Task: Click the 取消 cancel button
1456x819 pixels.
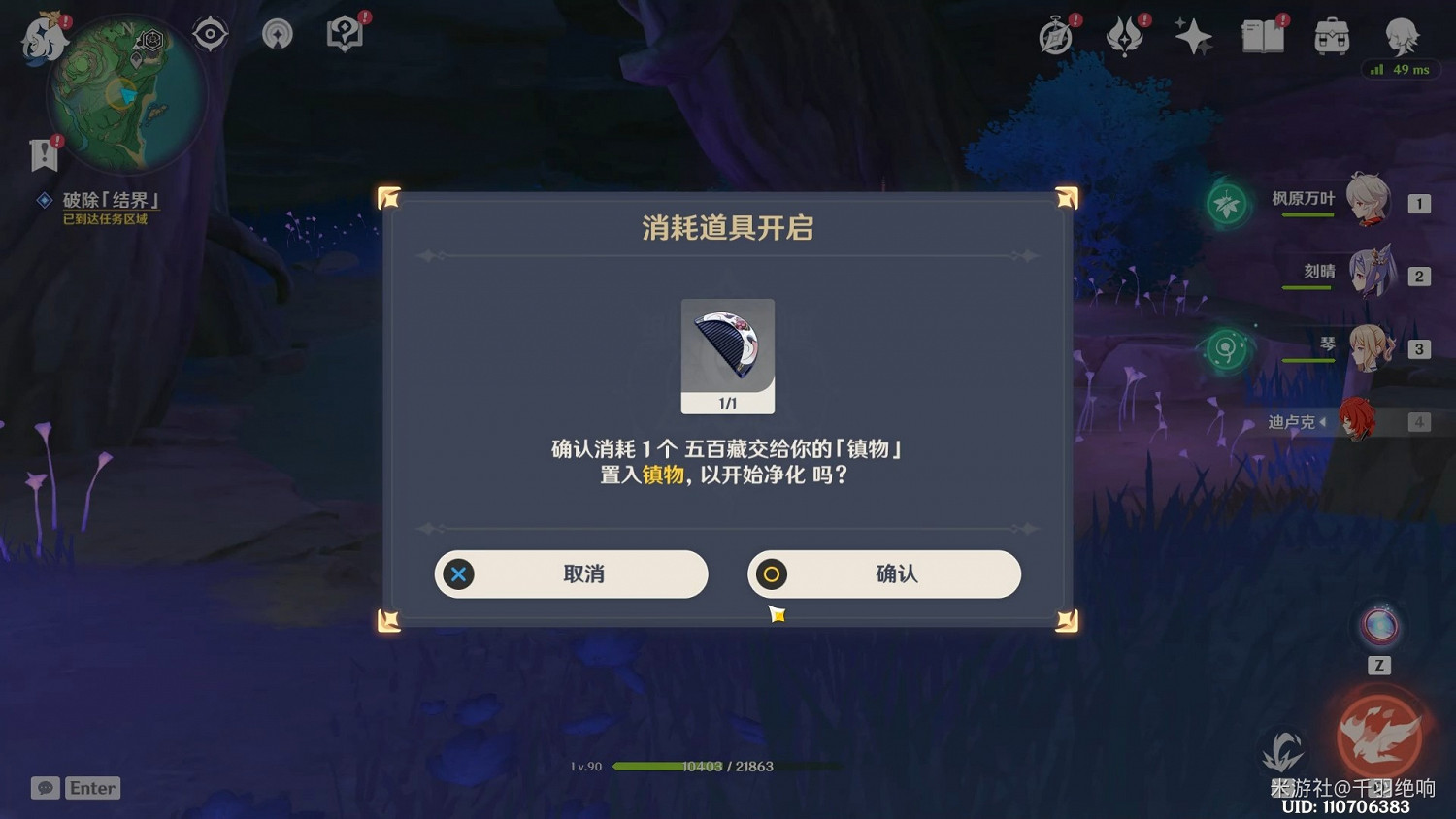Action: [571, 573]
